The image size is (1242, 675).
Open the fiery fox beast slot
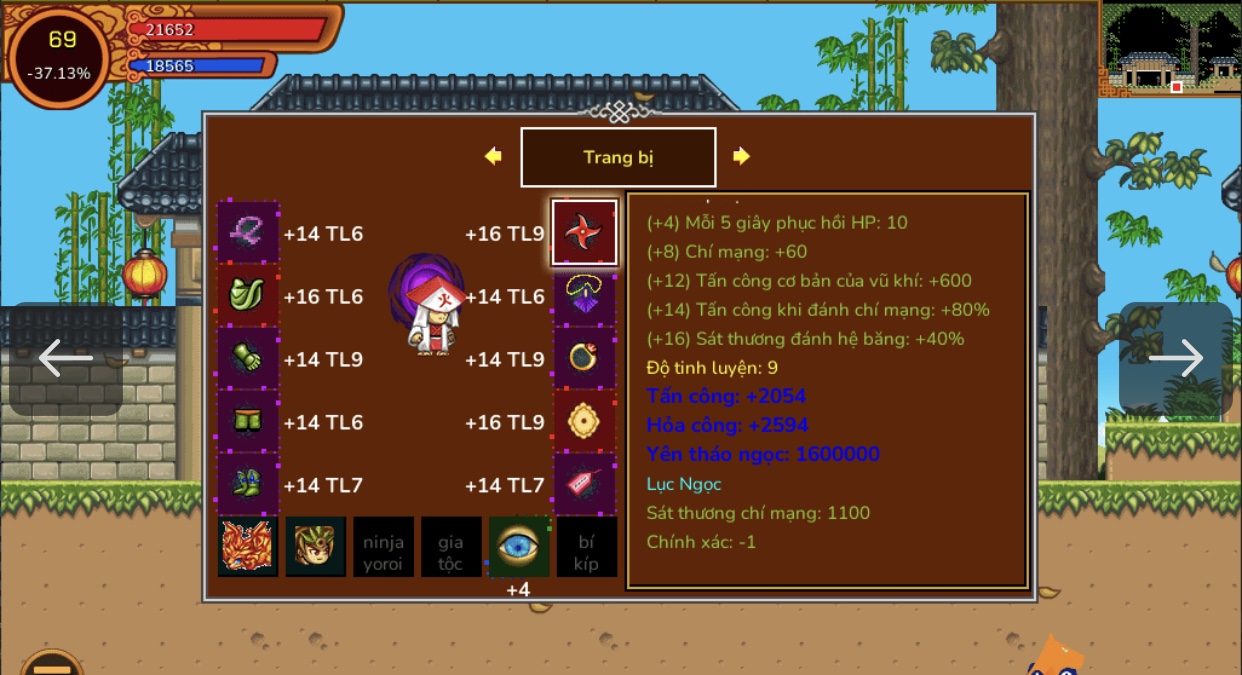(x=248, y=547)
